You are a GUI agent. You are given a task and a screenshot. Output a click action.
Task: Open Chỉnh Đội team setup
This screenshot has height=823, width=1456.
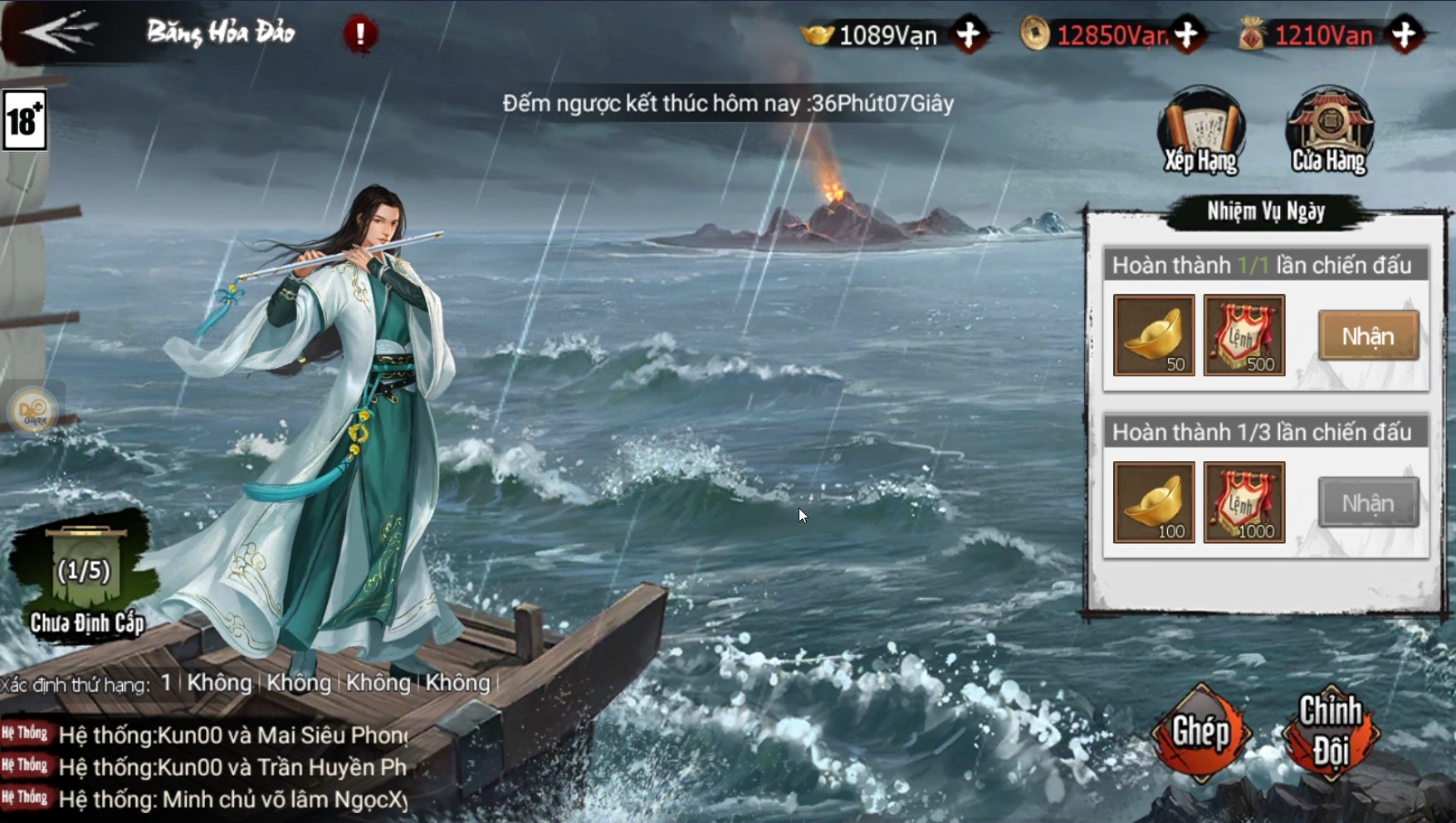point(1330,732)
